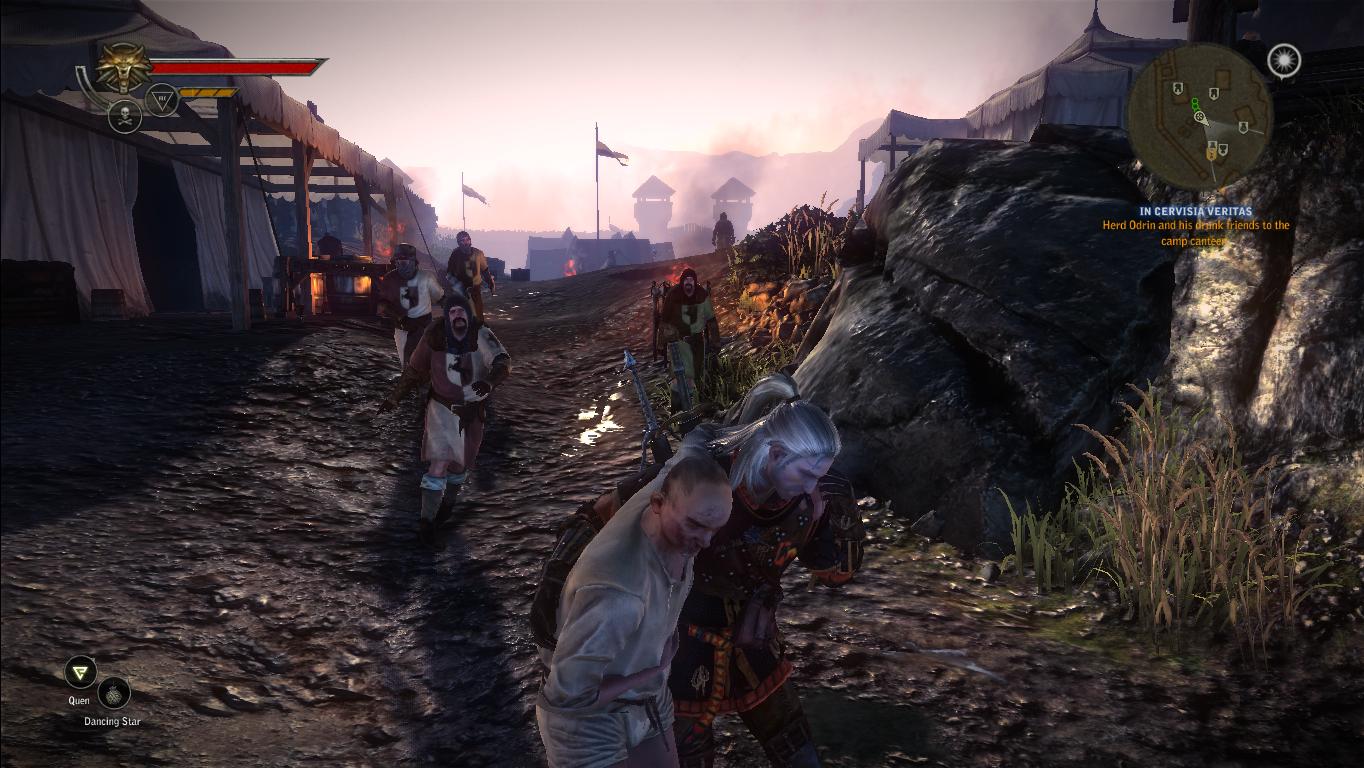Select the skull and crossbones toxicity icon
Image resolution: width=1364 pixels, height=768 pixels.
coord(125,116)
